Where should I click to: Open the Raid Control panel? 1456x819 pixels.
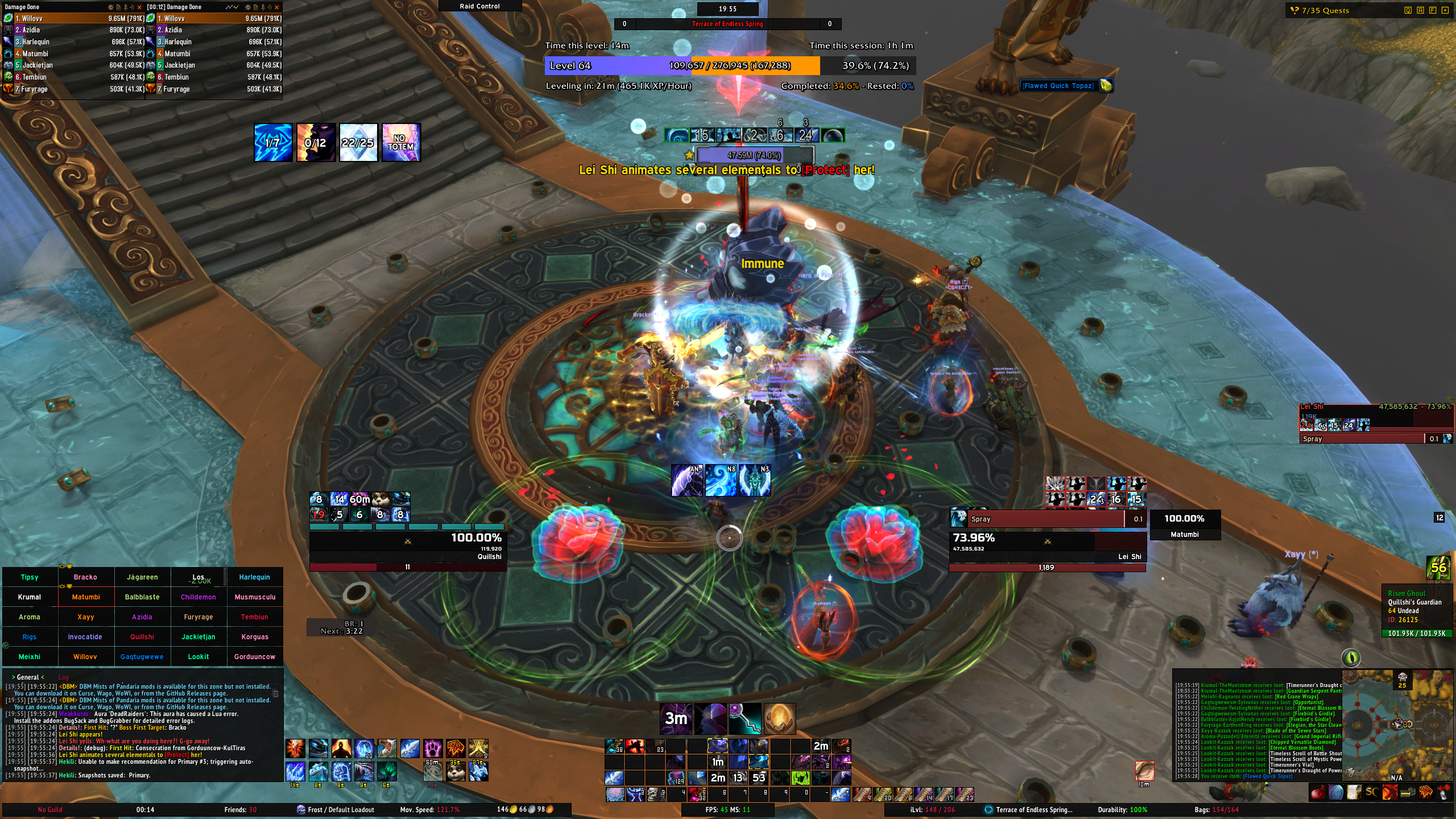pos(479,6)
